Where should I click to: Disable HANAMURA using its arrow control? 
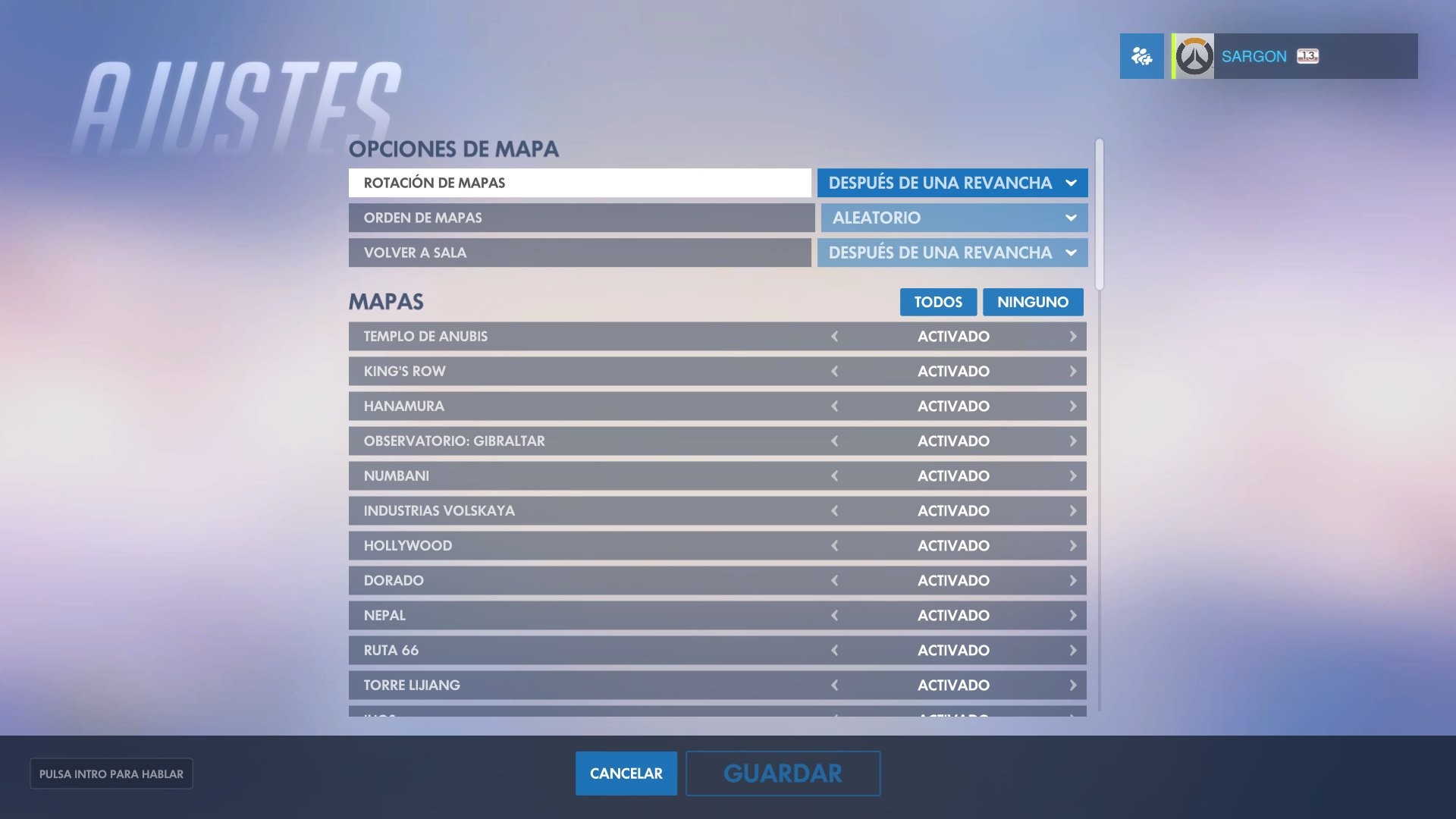835,406
